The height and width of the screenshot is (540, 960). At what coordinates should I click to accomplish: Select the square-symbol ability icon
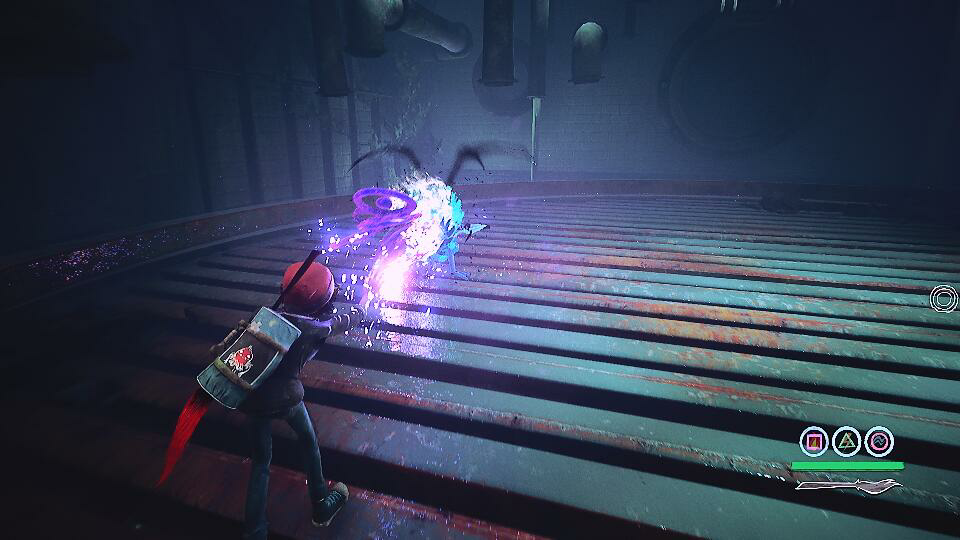(x=814, y=441)
